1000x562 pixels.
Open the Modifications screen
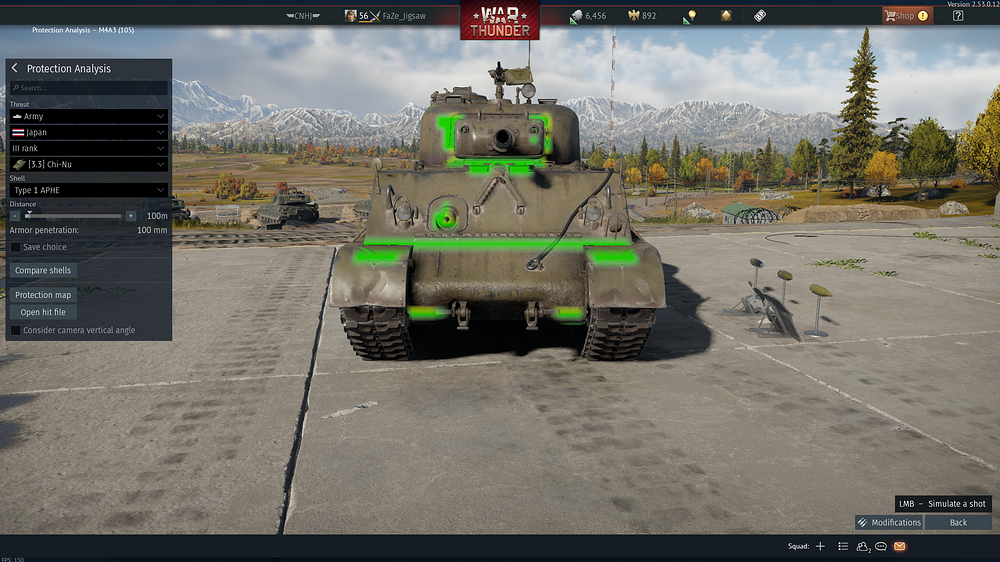889,522
